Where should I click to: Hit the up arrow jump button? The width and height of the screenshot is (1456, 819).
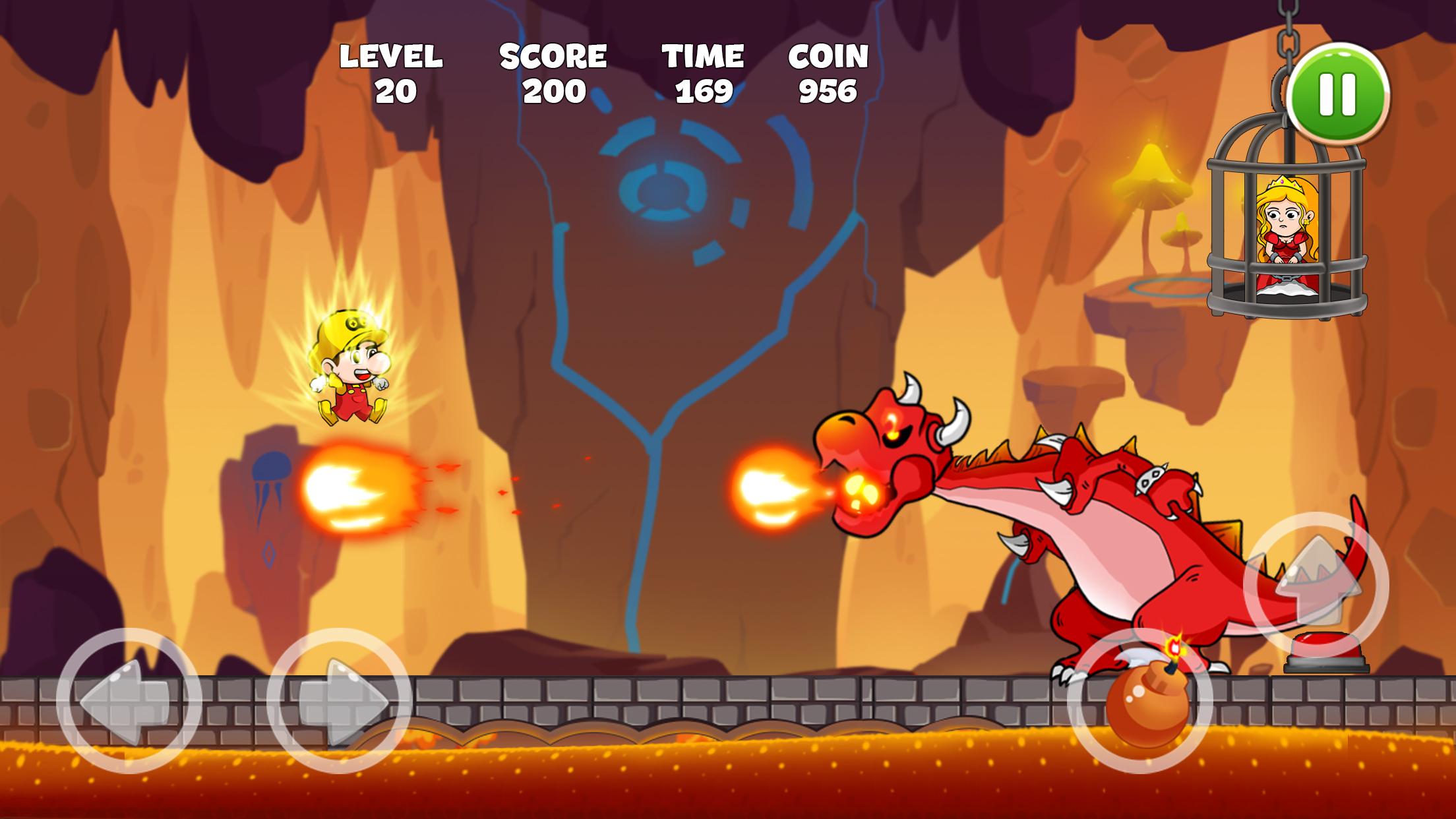point(1316,584)
